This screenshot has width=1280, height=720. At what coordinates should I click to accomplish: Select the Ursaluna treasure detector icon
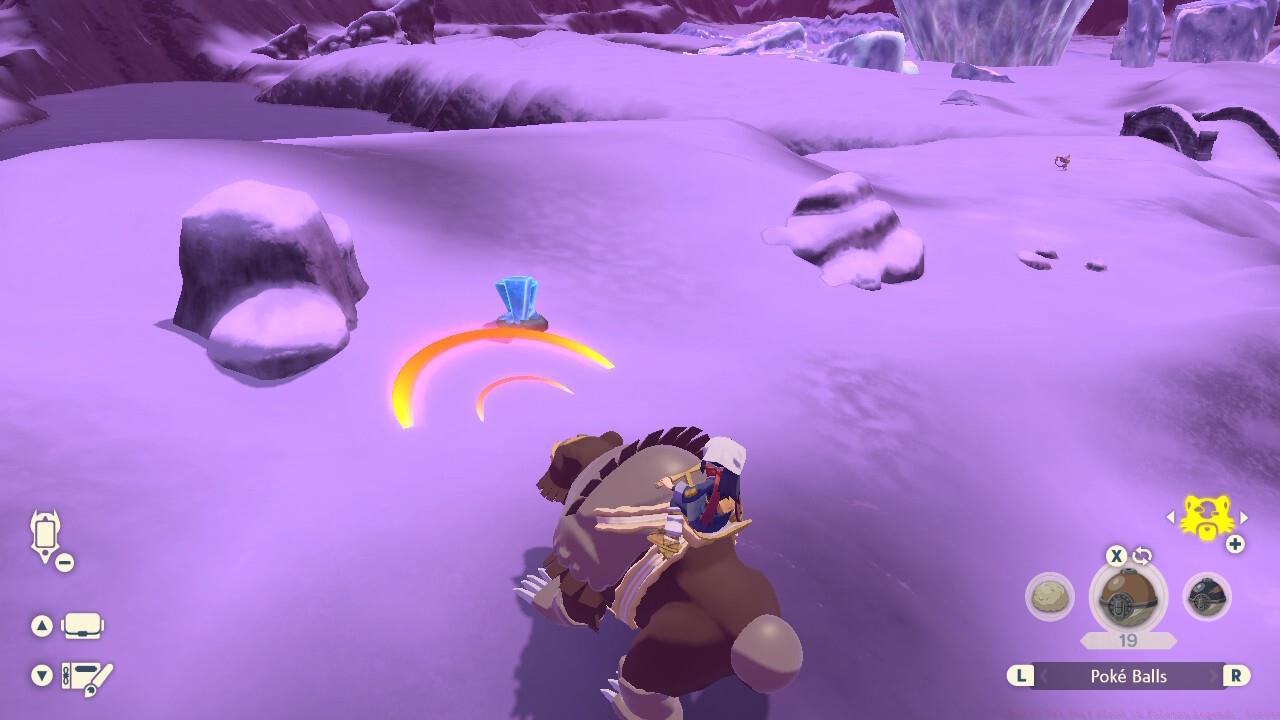pyautogui.click(x=1205, y=517)
